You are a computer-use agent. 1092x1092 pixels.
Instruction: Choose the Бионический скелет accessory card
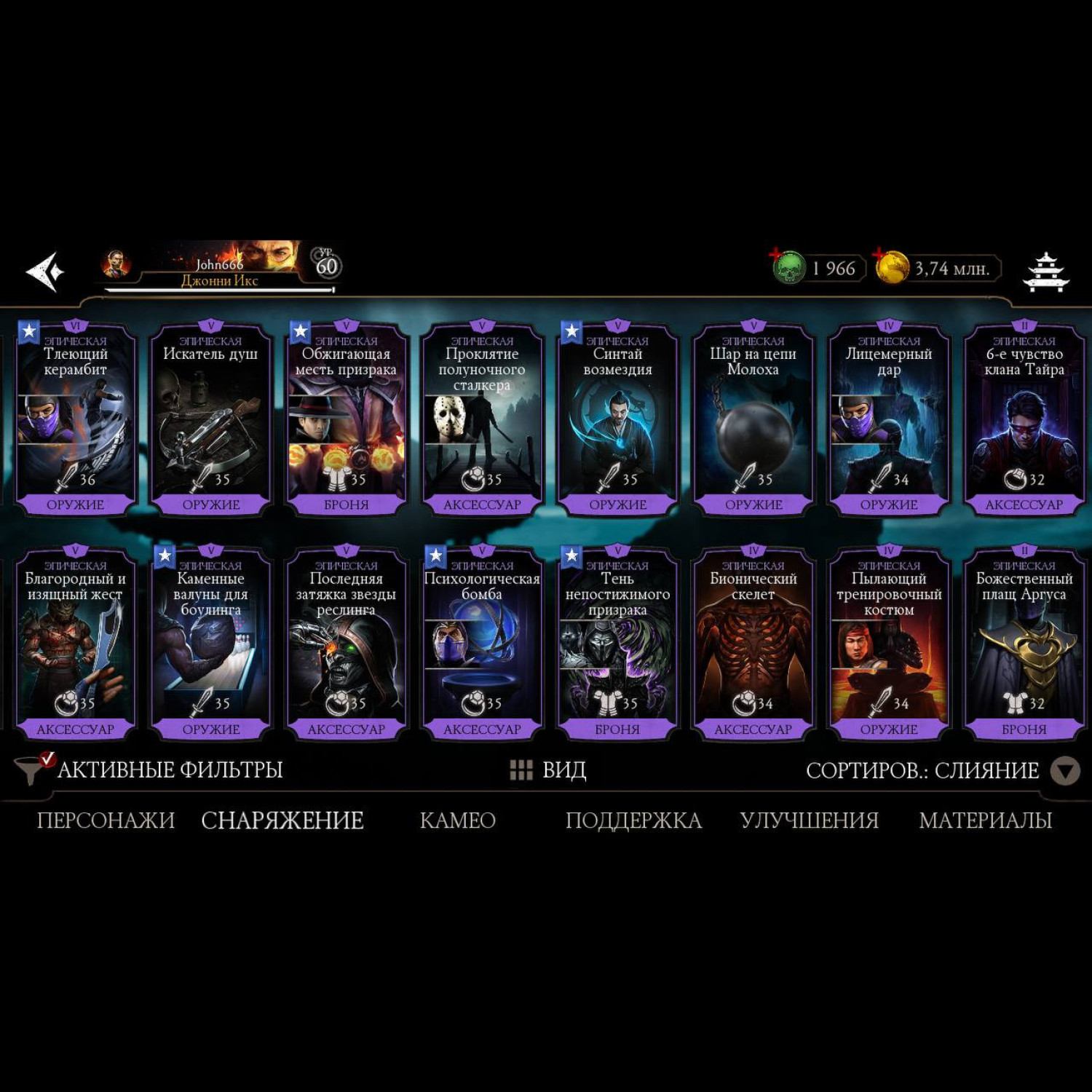click(x=753, y=644)
